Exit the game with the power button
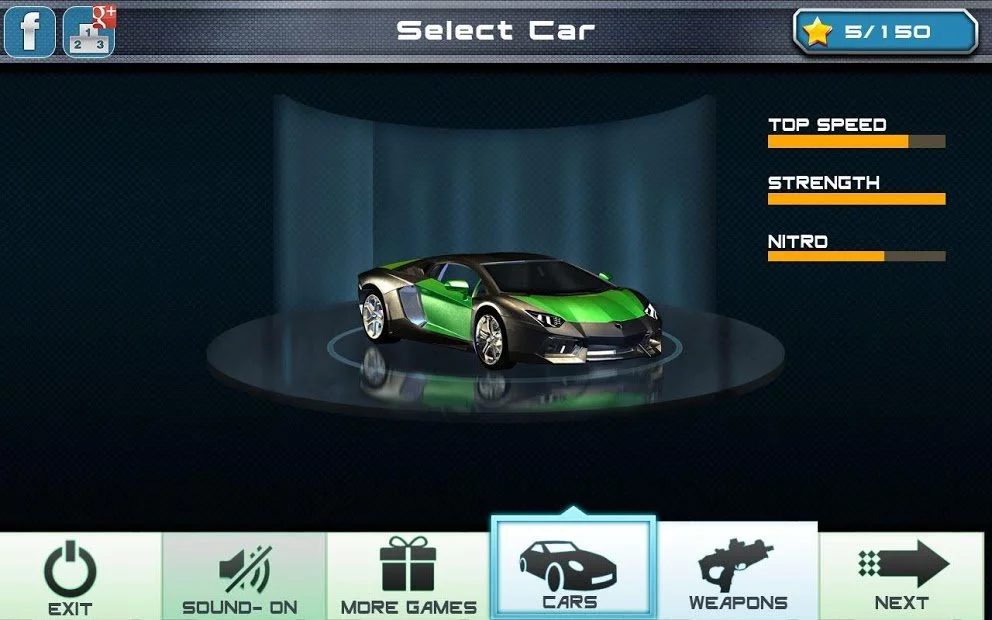992x620 pixels. pyautogui.click(x=71, y=577)
